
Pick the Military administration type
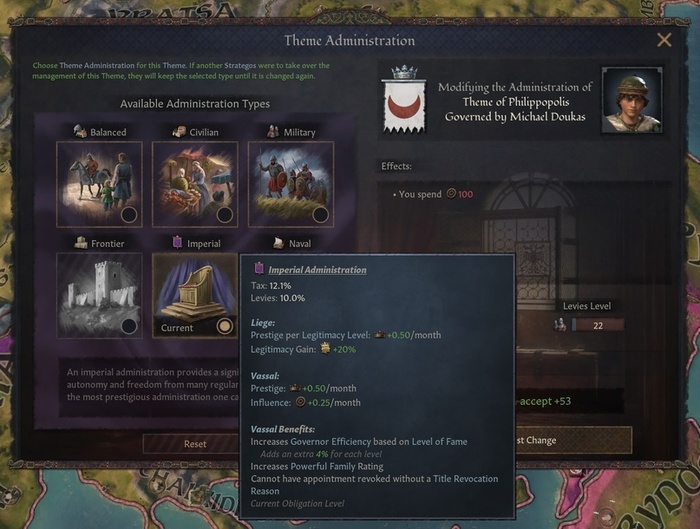click(290, 183)
